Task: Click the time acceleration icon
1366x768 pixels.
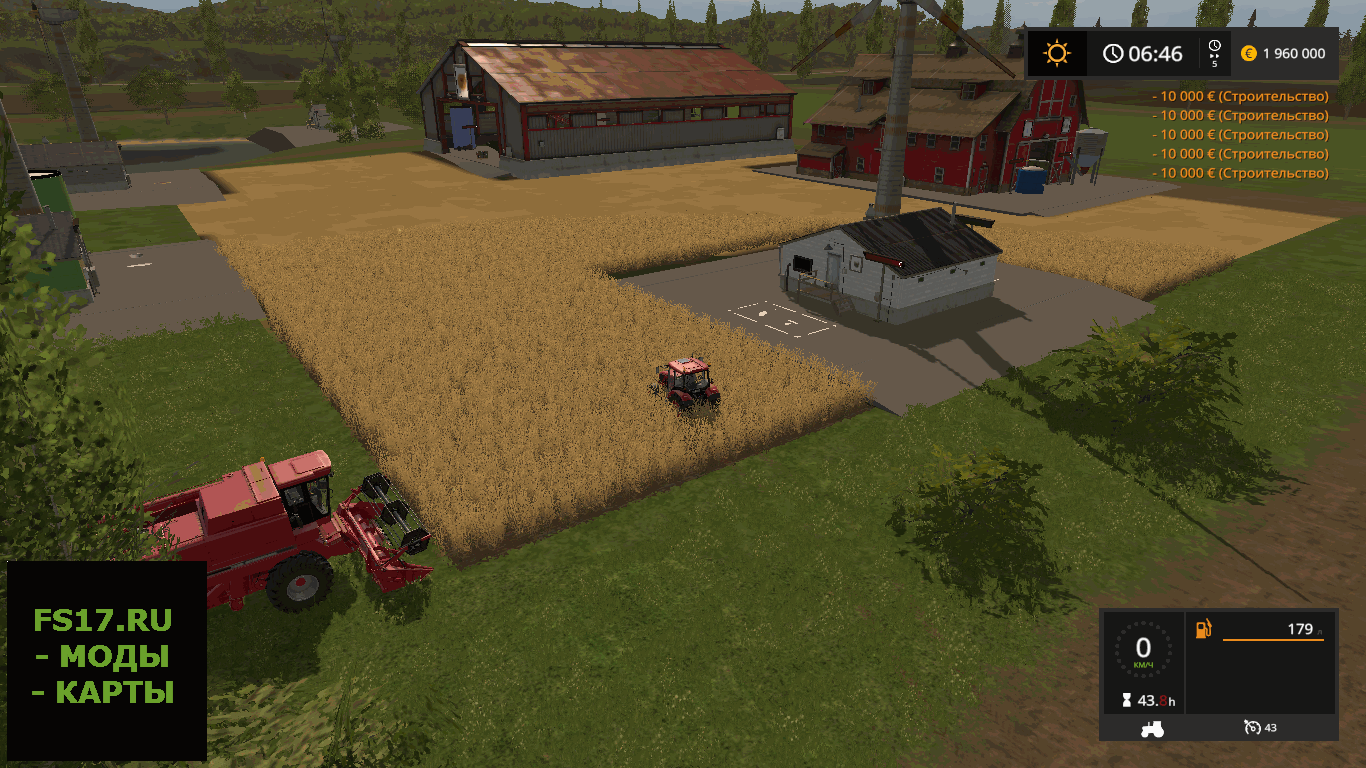Action: tap(1214, 52)
